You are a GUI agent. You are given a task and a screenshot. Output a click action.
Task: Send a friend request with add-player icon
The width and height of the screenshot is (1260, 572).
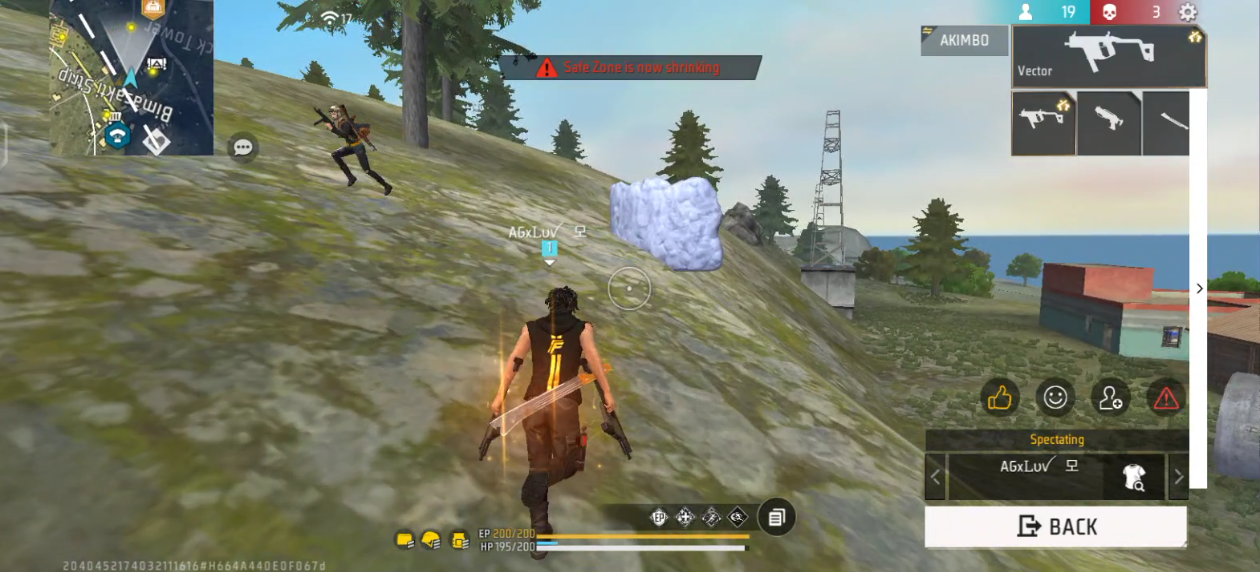coord(1110,398)
